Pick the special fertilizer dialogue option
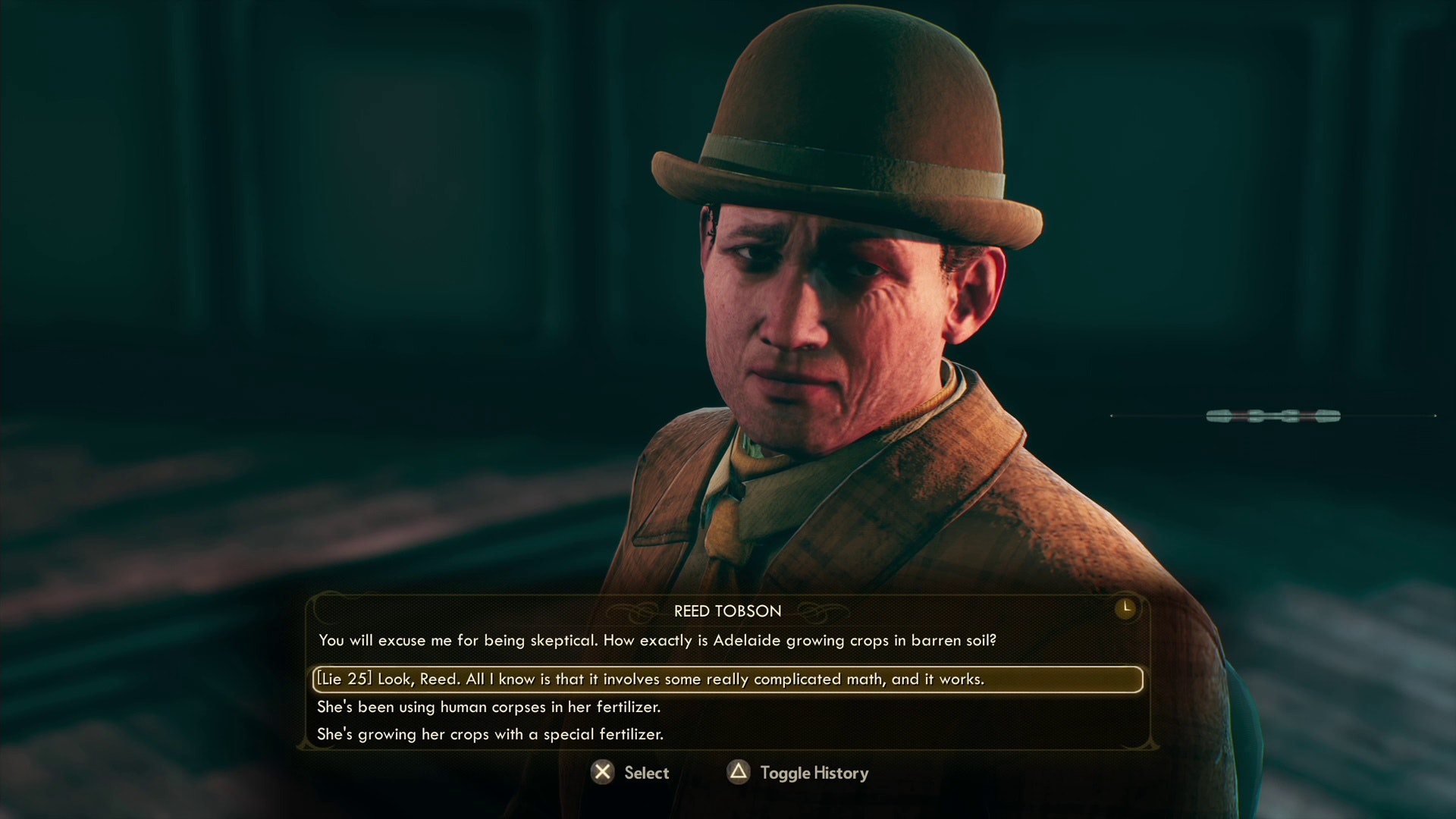The height and width of the screenshot is (819, 1456). click(x=490, y=734)
